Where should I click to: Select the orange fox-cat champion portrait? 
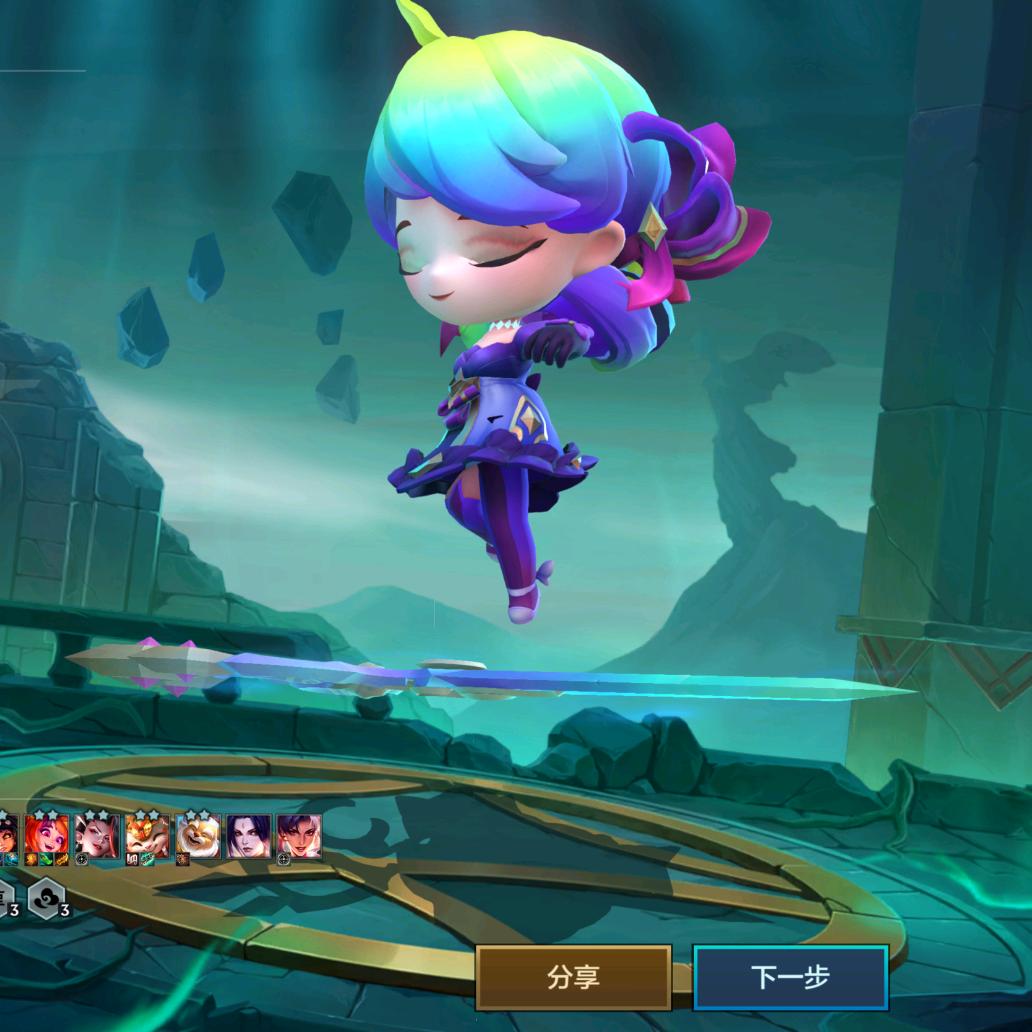point(147,836)
